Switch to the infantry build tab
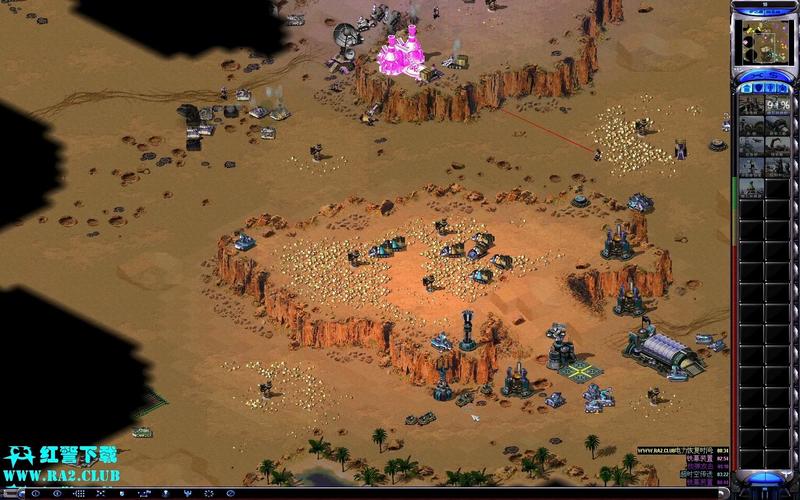 pyautogui.click(x=771, y=89)
